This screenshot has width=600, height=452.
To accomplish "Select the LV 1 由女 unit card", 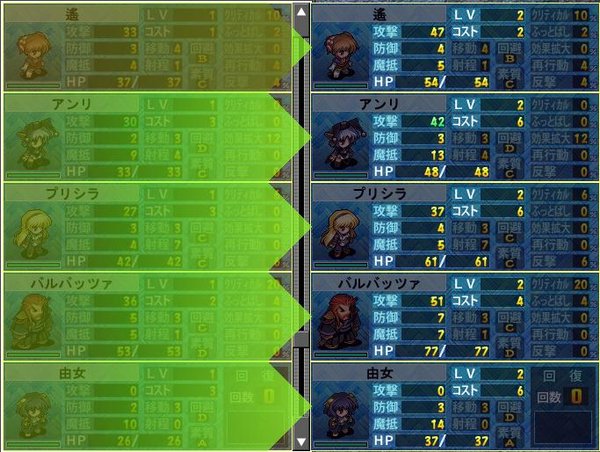I will coord(145,406).
